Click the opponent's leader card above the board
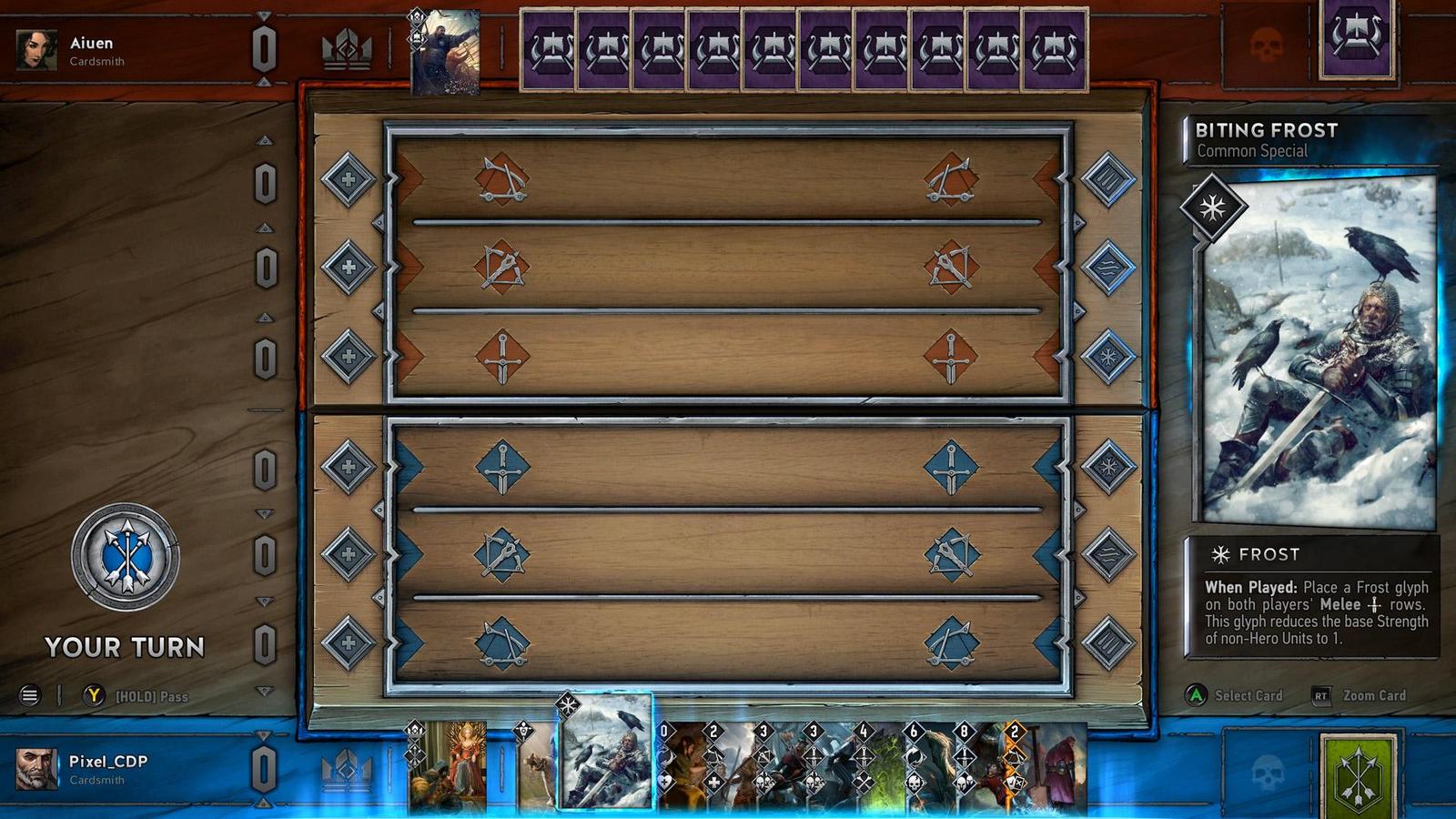The height and width of the screenshot is (819, 1456). (x=446, y=50)
